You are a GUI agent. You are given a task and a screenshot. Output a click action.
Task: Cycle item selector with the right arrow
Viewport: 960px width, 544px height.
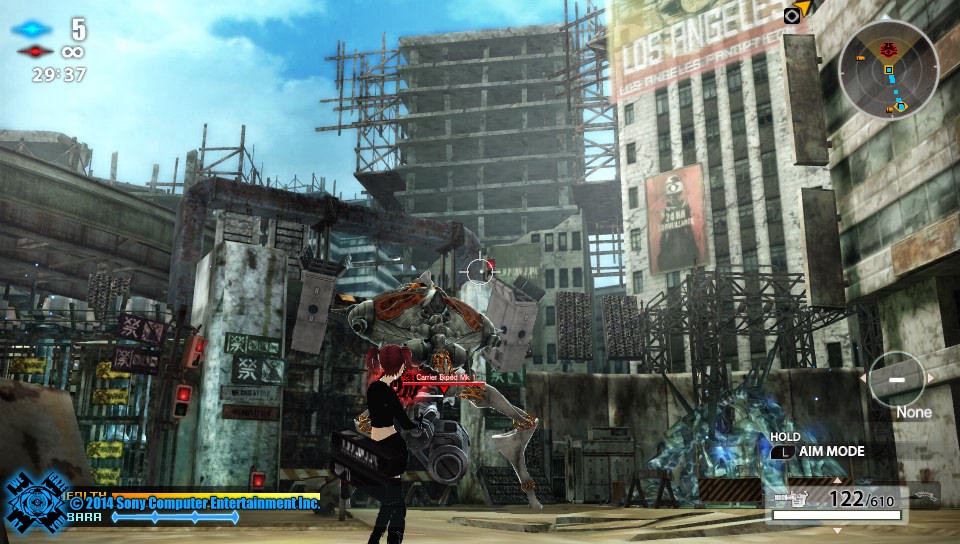[932, 378]
